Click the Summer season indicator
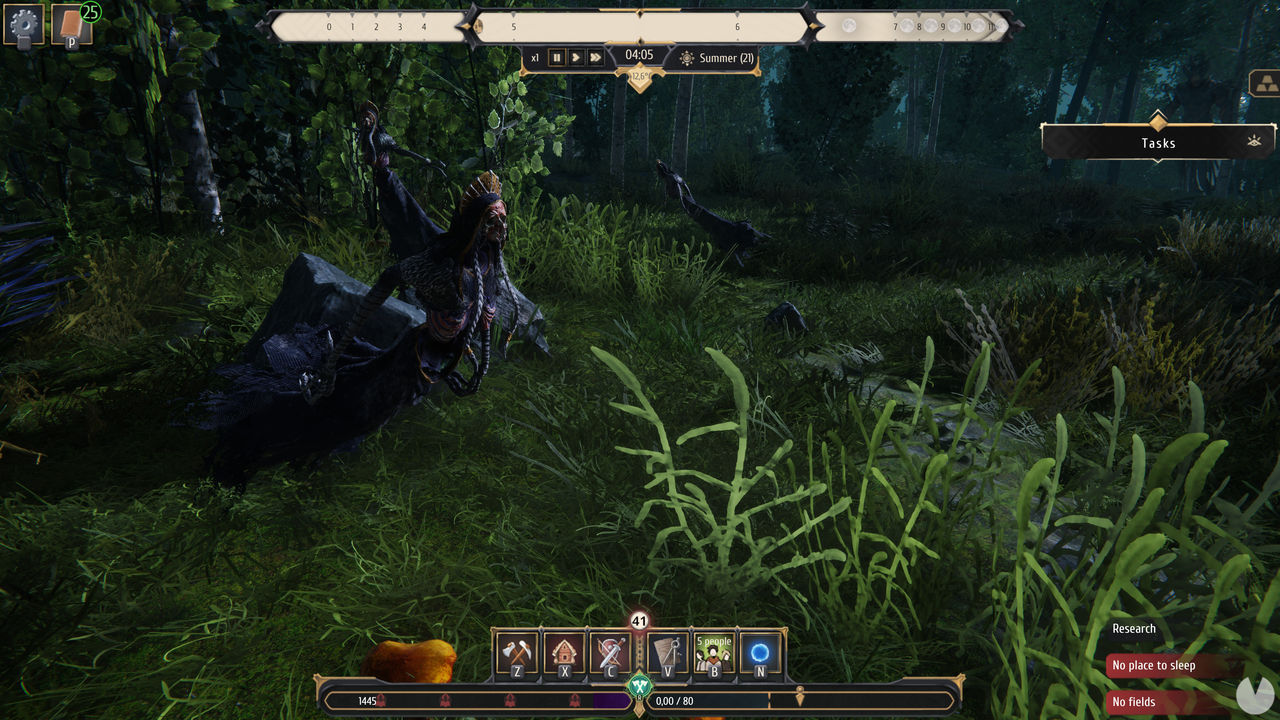This screenshot has height=720, width=1280. 716,58
